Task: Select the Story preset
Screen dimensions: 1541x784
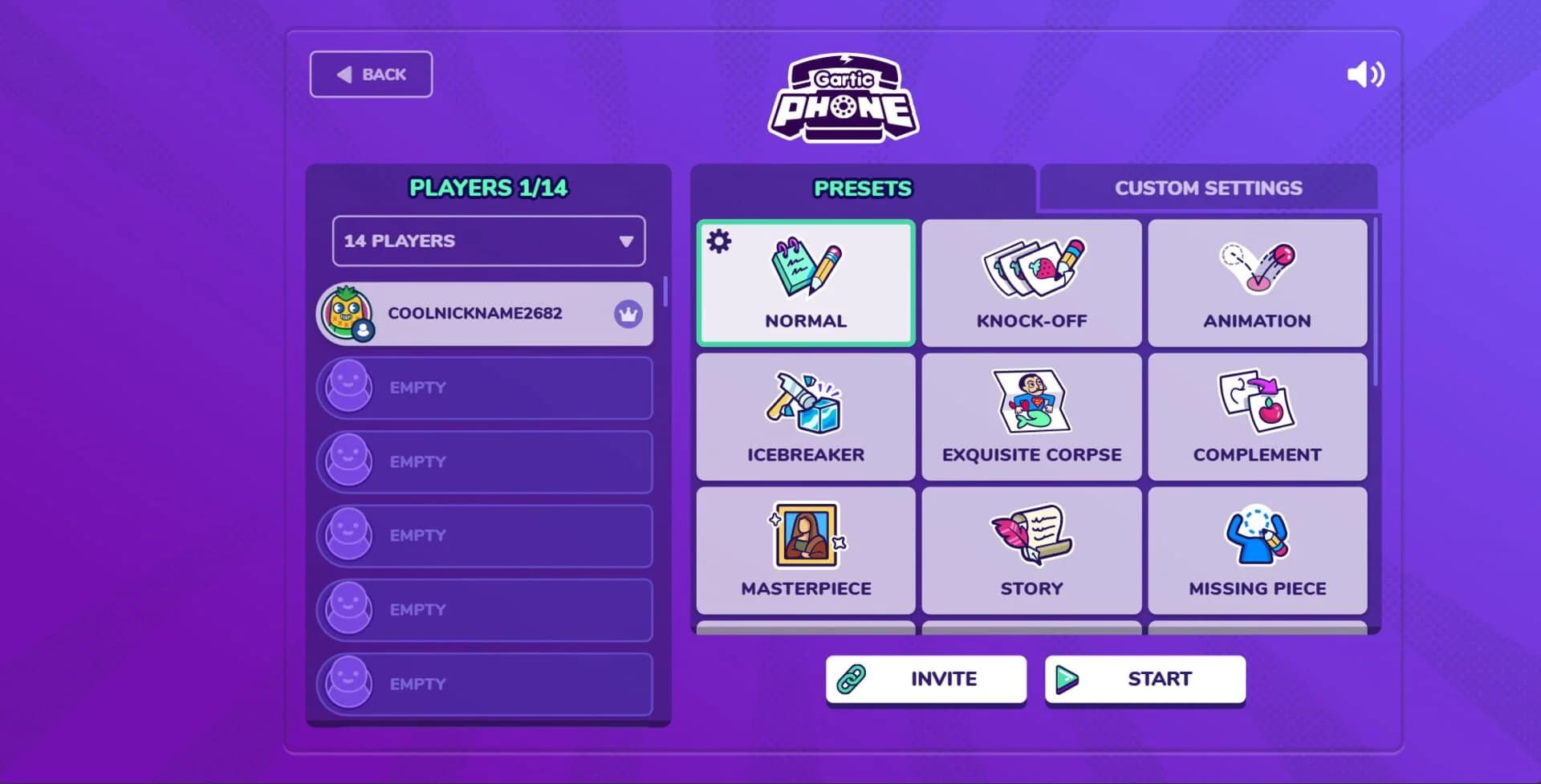Action: pyautogui.click(x=1031, y=551)
